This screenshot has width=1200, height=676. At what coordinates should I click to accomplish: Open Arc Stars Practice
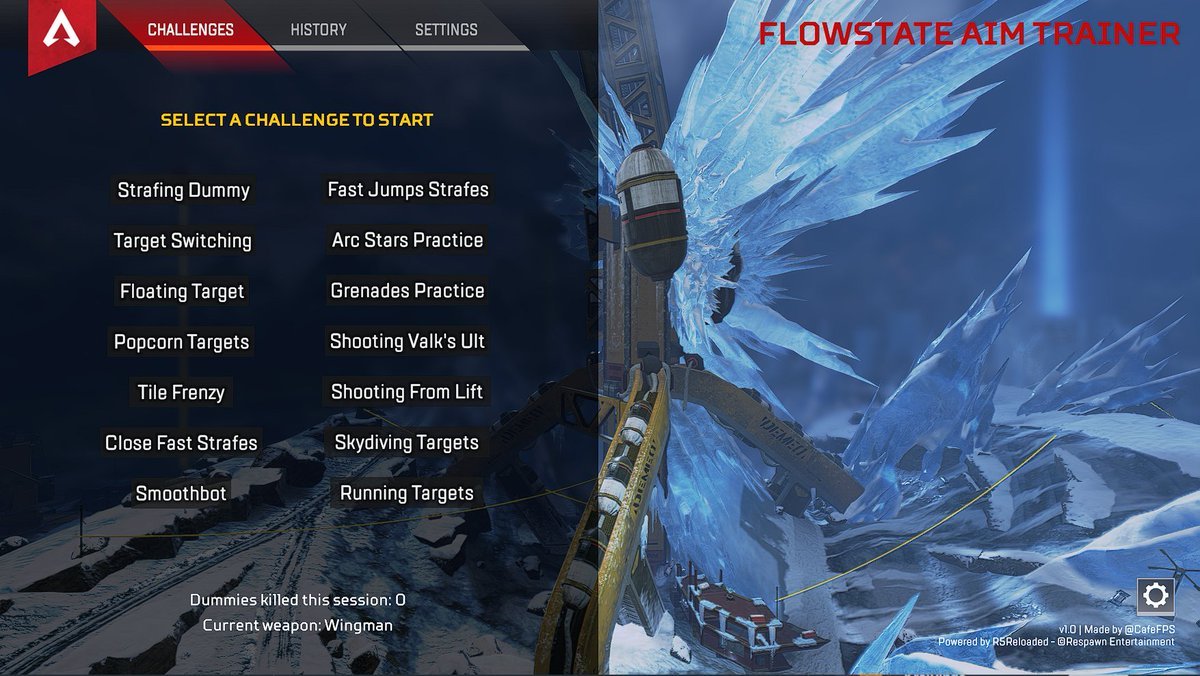[x=408, y=241]
